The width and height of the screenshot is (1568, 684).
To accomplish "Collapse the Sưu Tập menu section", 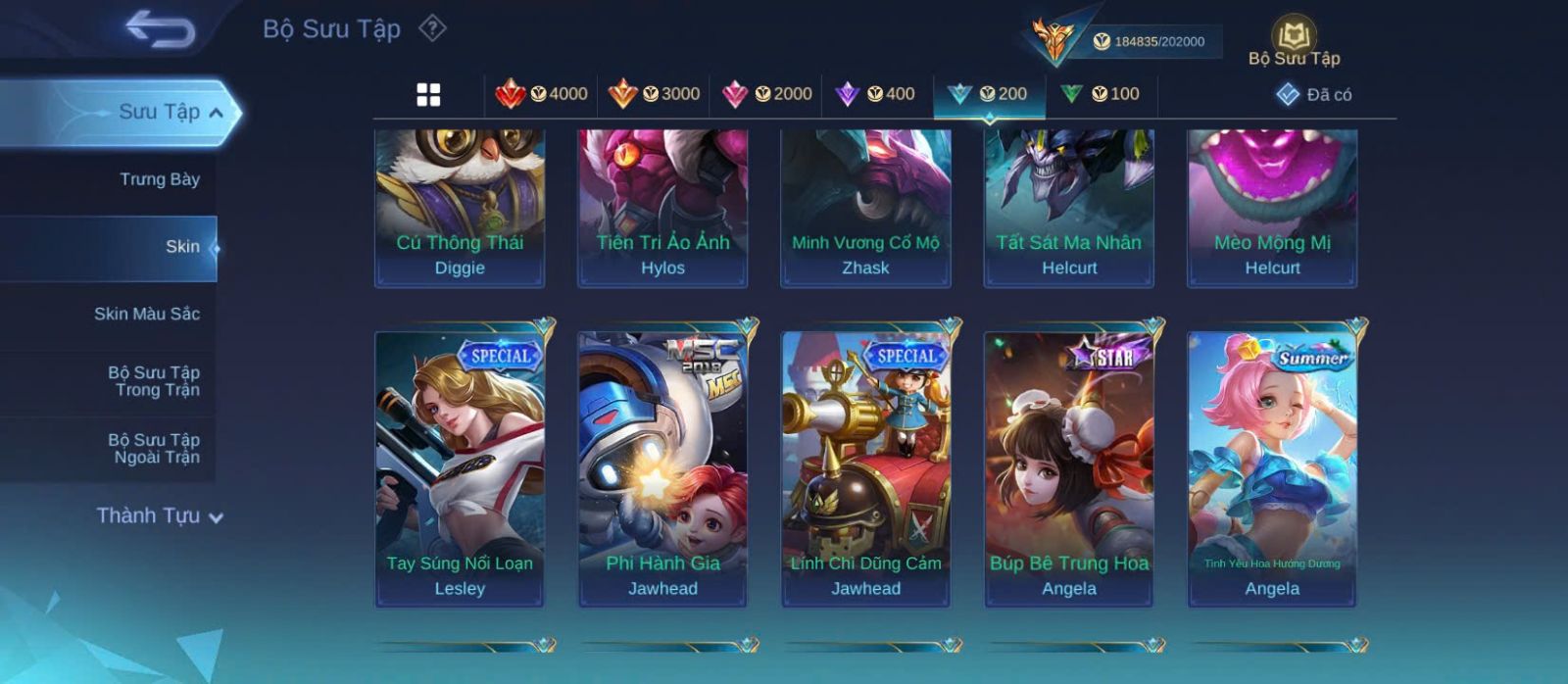I will [217, 113].
